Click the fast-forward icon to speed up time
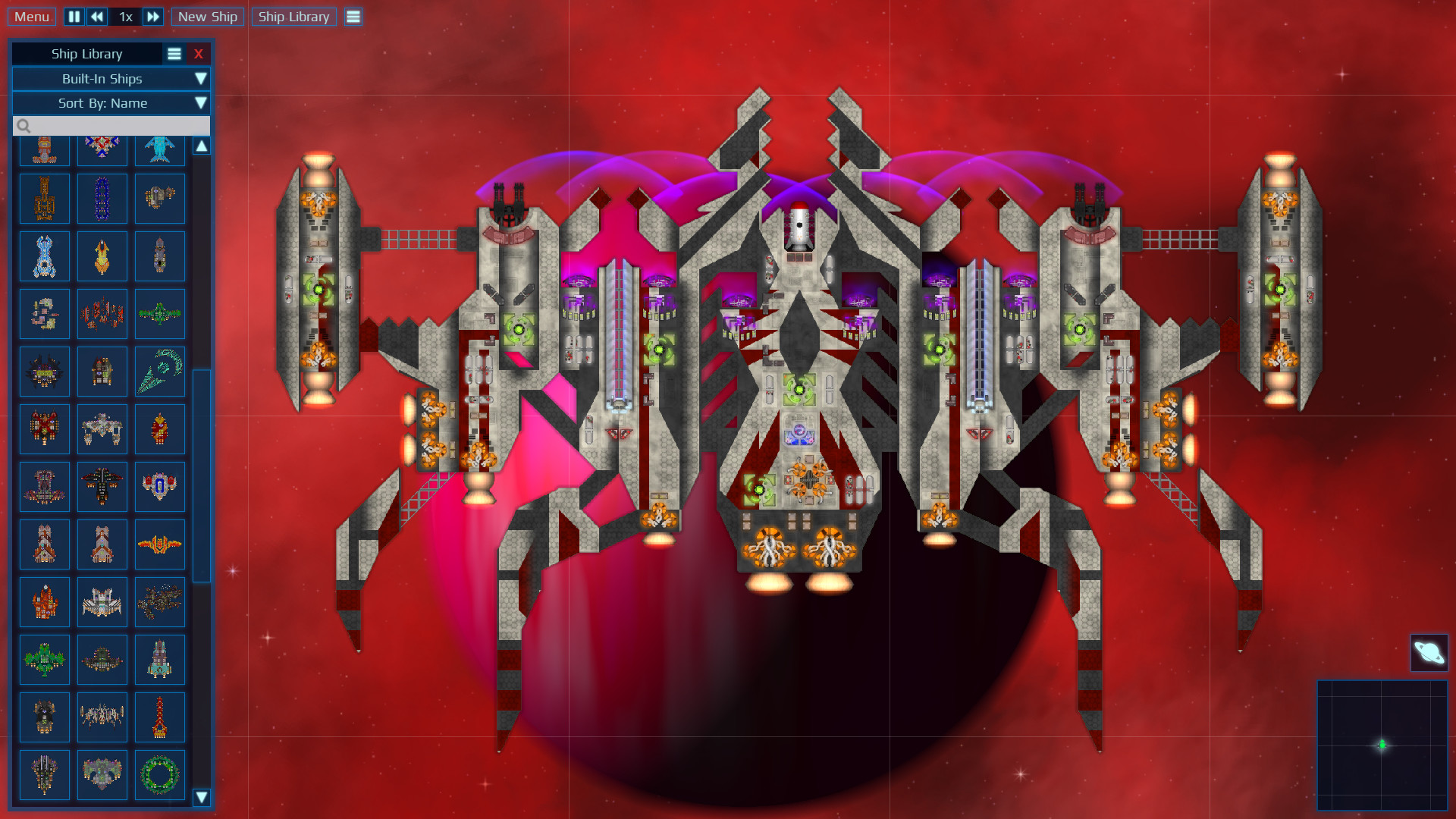Screen dimensions: 1456x819 [151, 16]
